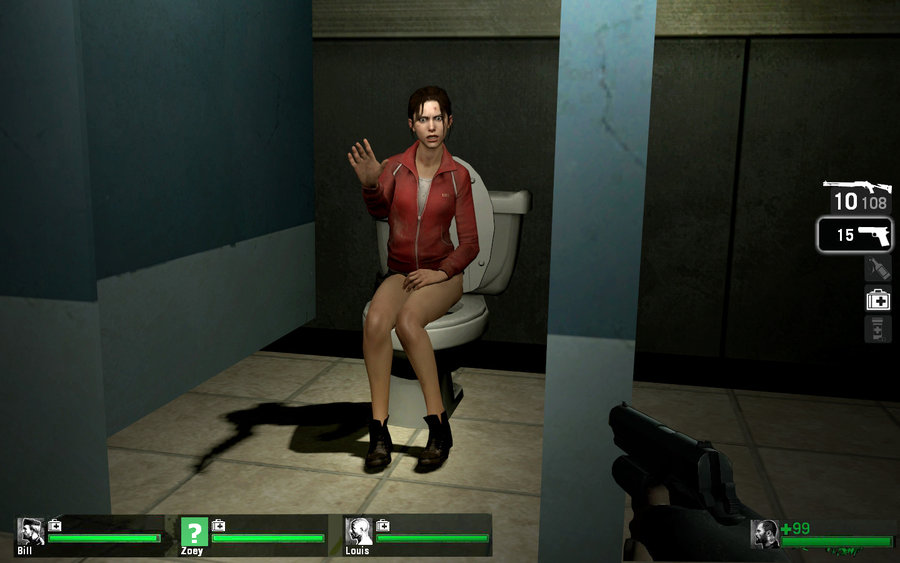Viewport: 900px width, 563px height.
Task: Switch to the pistol weapon slot
Action: (x=855, y=236)
